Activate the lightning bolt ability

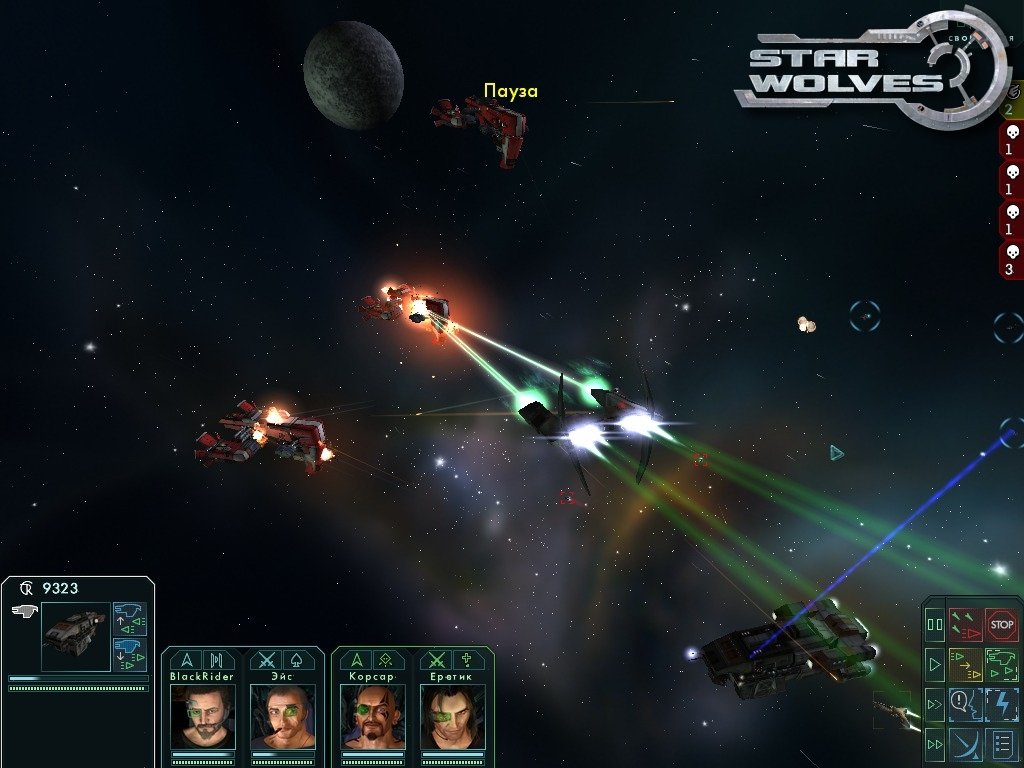(x=1001, y=704)
